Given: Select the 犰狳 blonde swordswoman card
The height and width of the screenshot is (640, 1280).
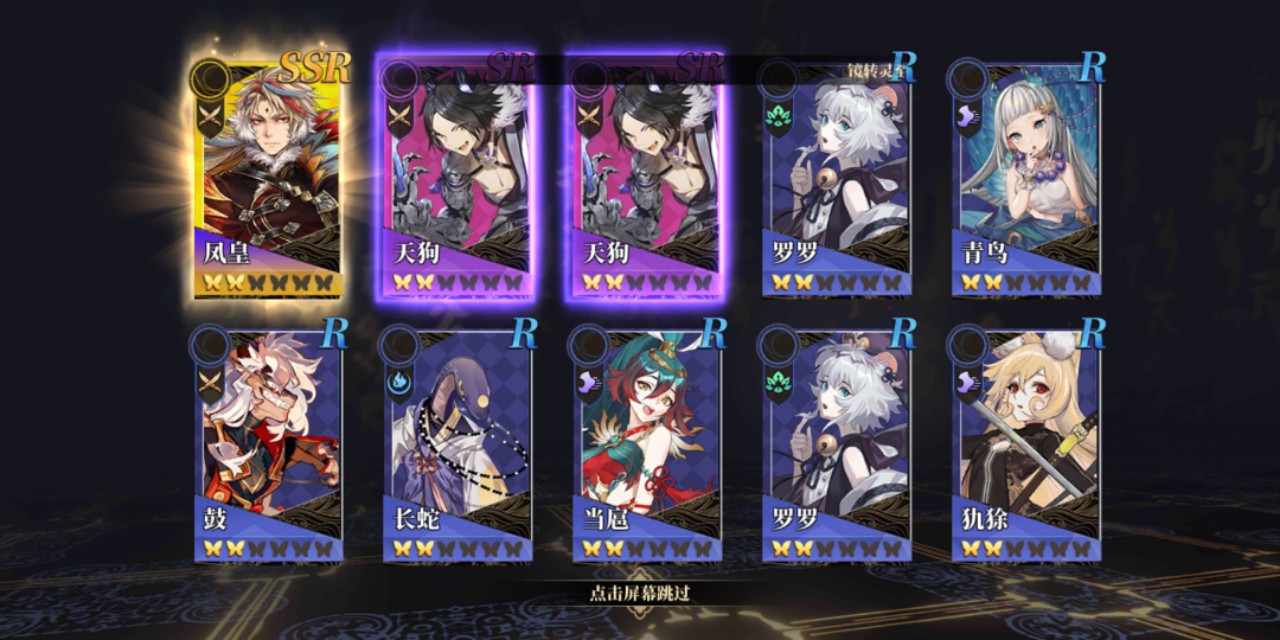Looking at the screenshot, I should click(1027, 445).
